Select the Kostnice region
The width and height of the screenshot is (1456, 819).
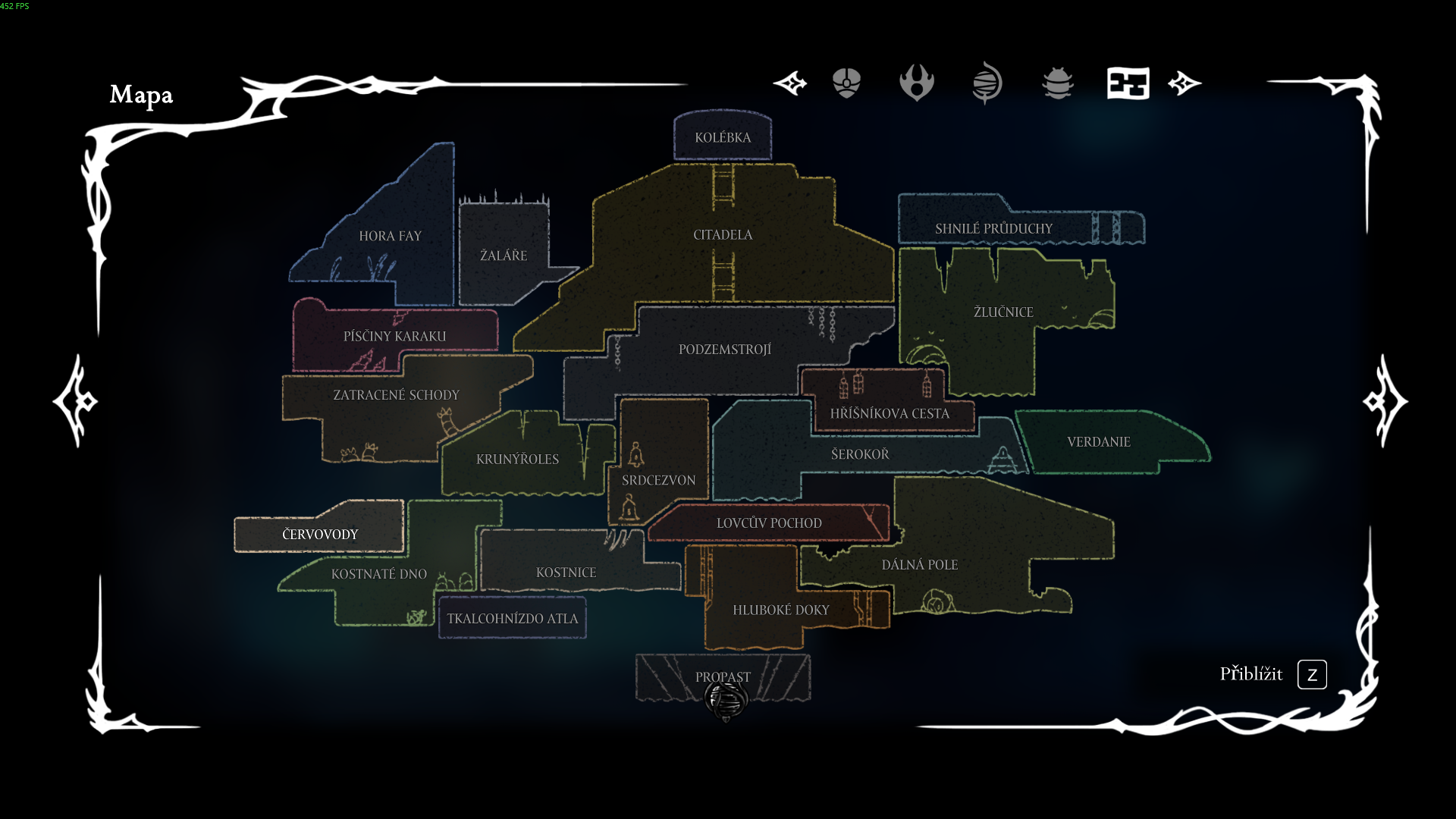coord(566,573)
